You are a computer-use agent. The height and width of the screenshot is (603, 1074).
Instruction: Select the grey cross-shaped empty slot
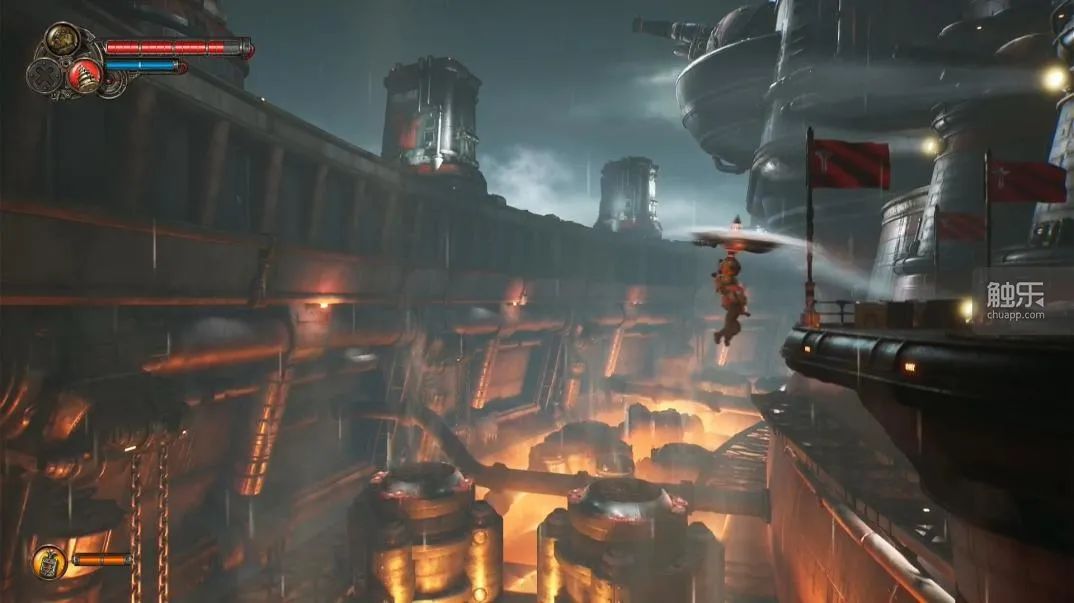(x=43, y=76)
